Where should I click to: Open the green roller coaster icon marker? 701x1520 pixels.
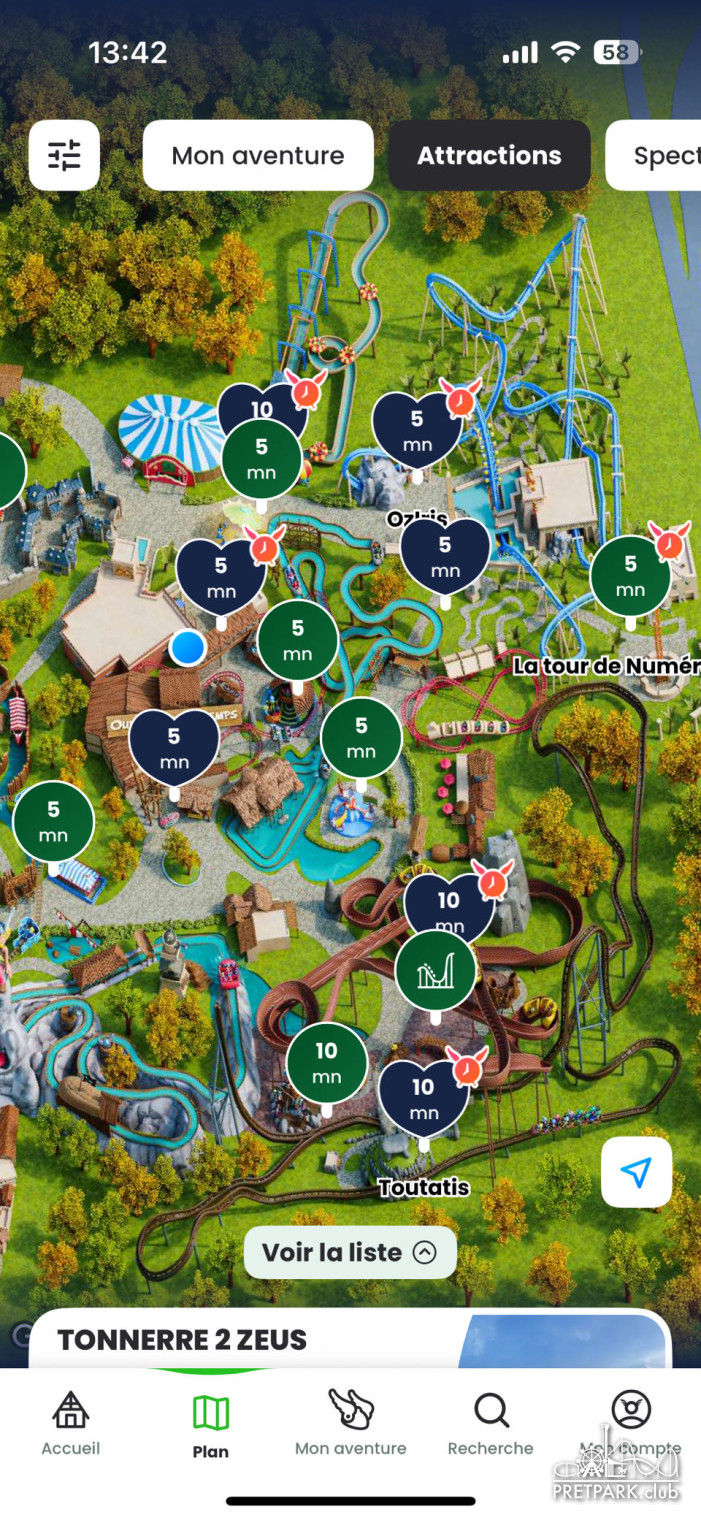[436, 970]
